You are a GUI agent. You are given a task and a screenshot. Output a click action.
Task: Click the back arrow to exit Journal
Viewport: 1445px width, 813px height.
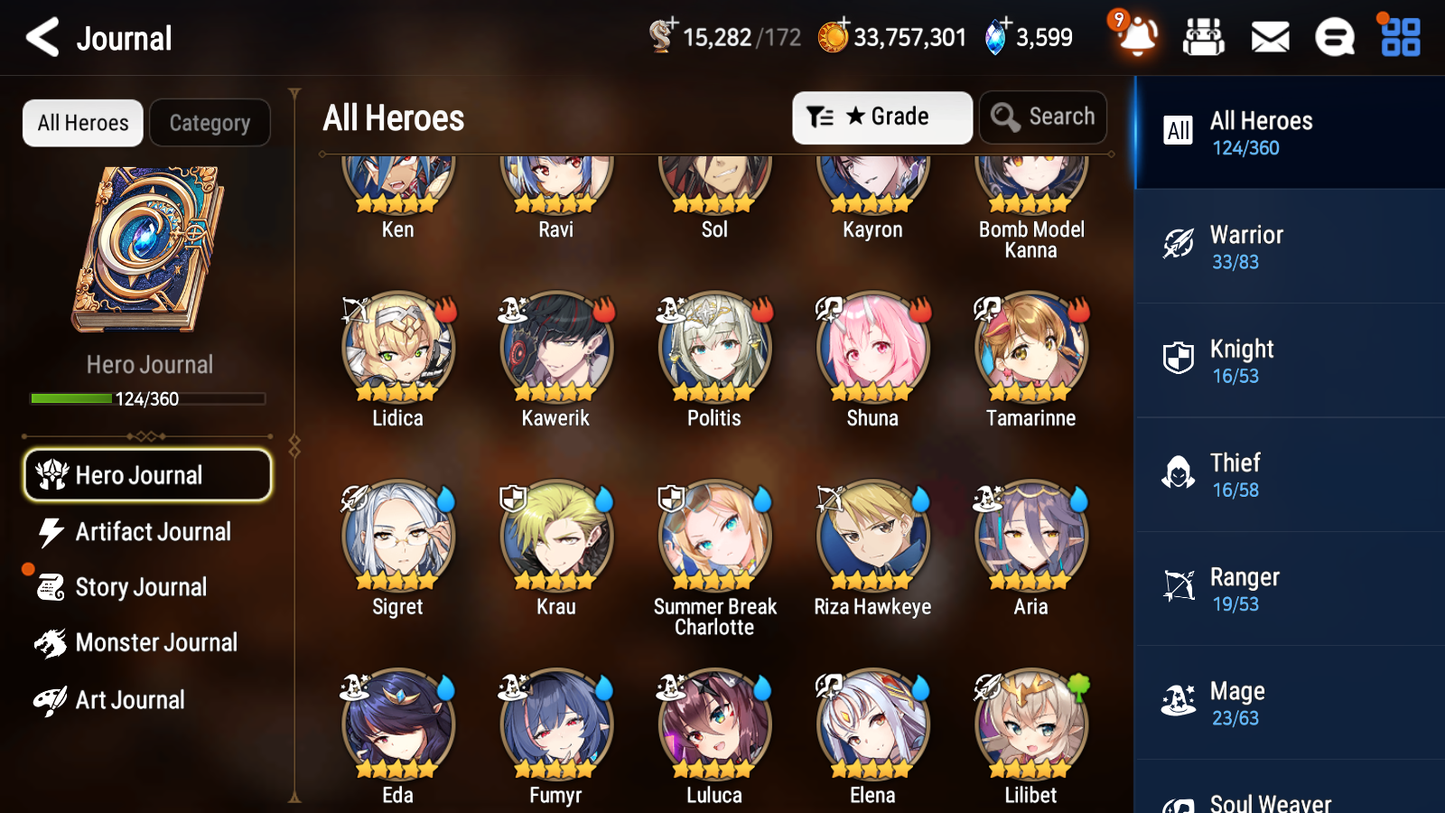click(x=41, y=37)
